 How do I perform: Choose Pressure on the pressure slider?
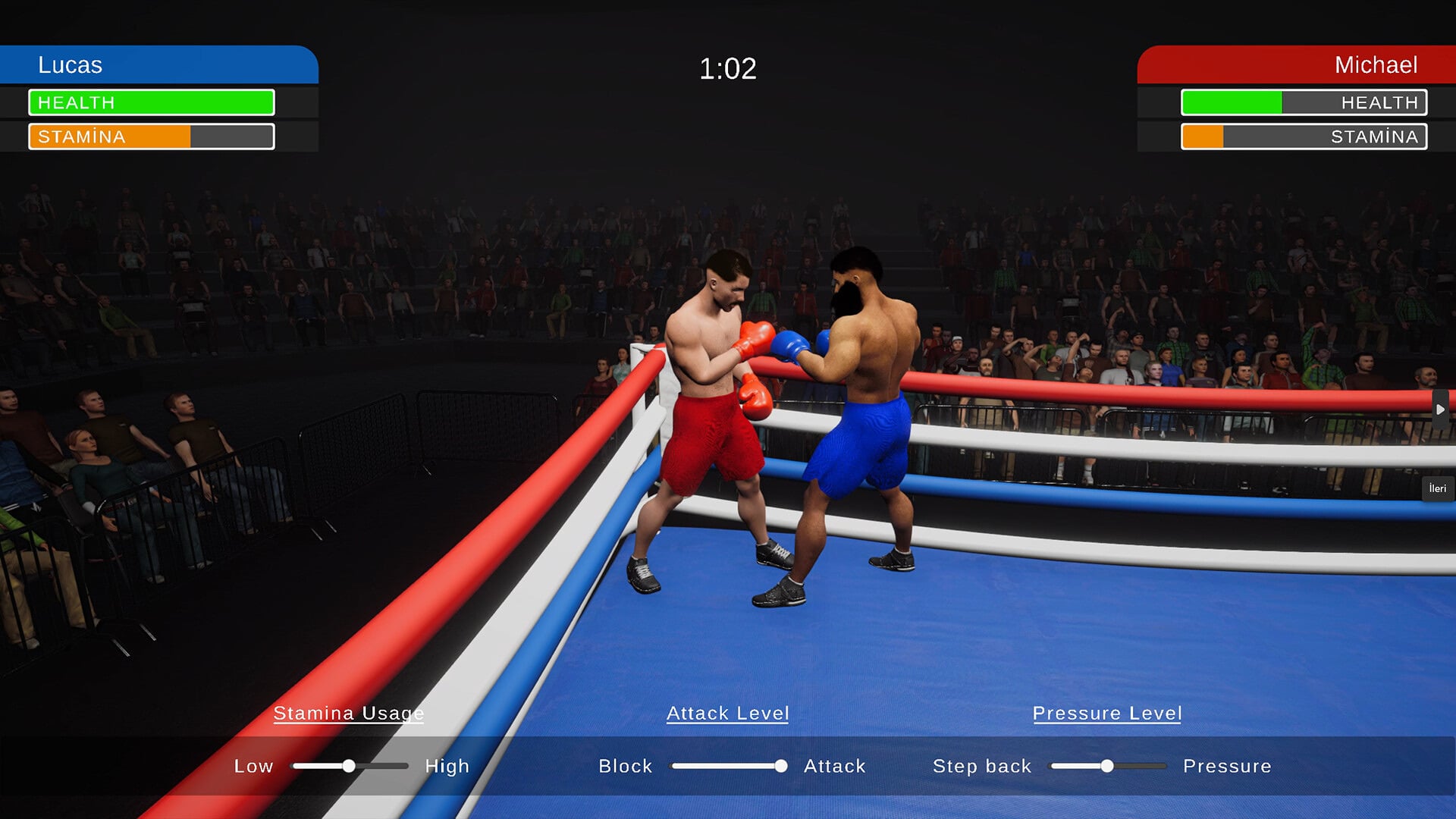coord(1227,767)
